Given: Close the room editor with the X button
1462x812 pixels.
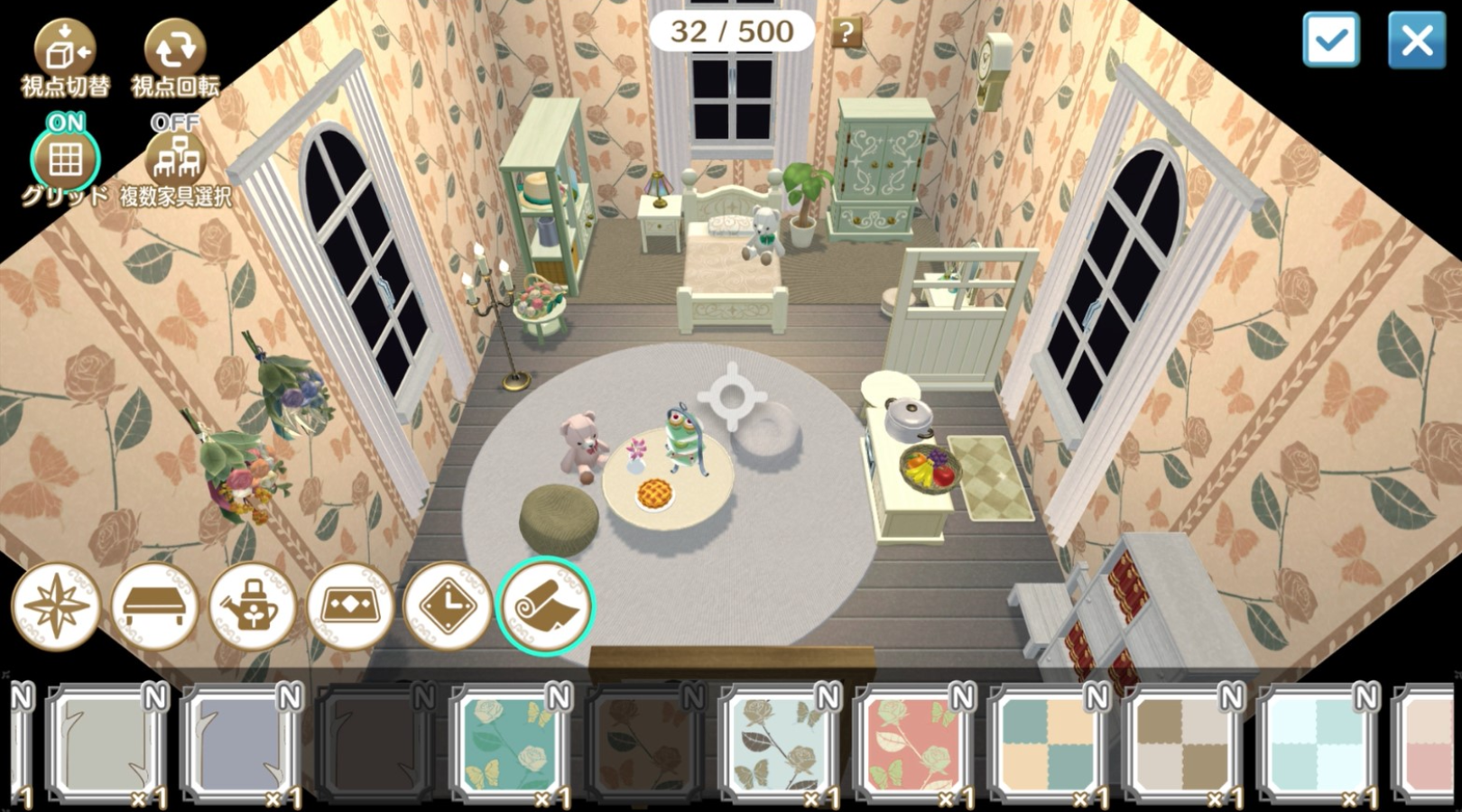Looking at the screenshot, I should [x=1416, y=40].
